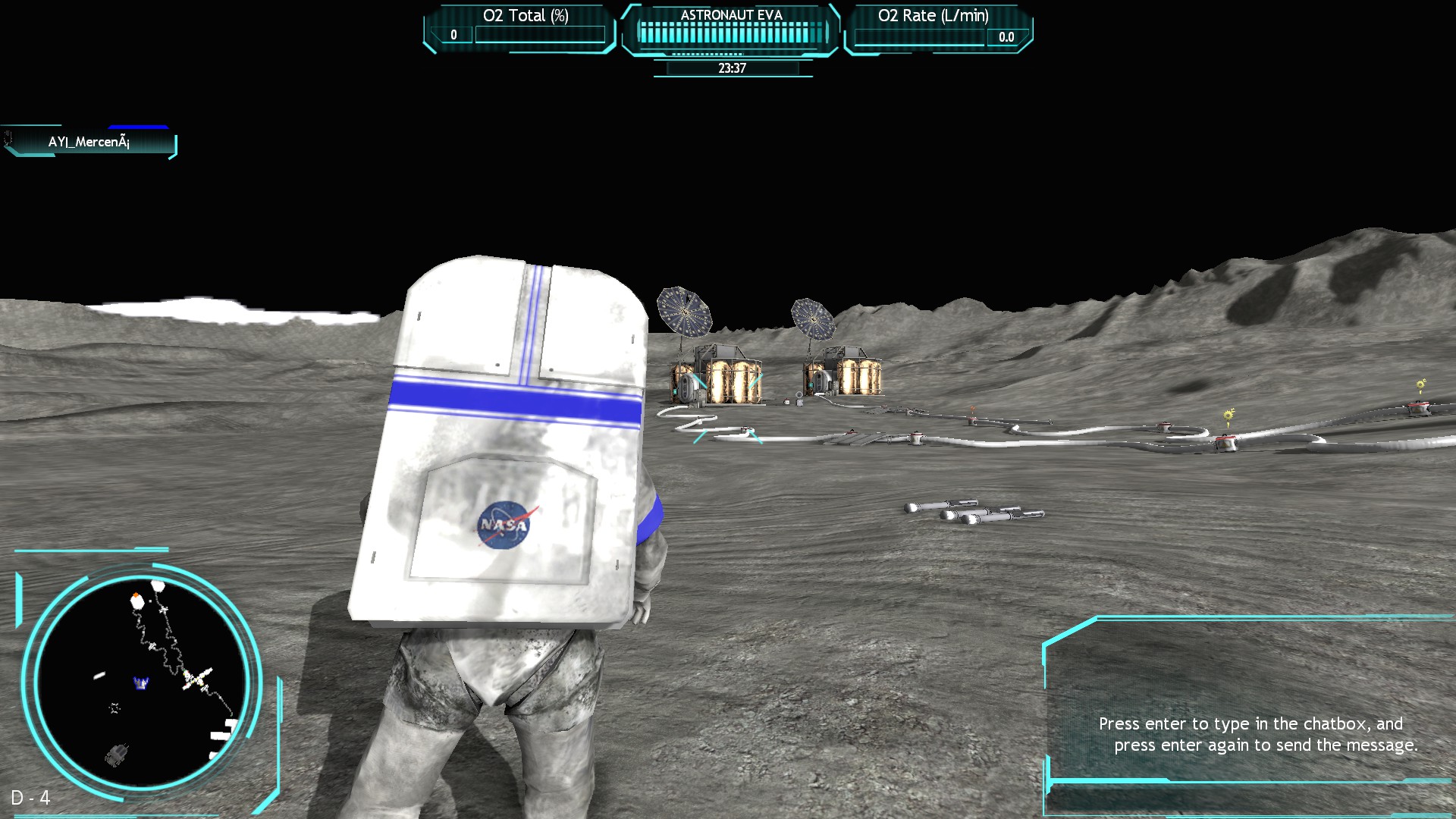The width and height of the screenshot is (1456, 819).
Task: Click the D - 4 grid label
Action: 32,799
